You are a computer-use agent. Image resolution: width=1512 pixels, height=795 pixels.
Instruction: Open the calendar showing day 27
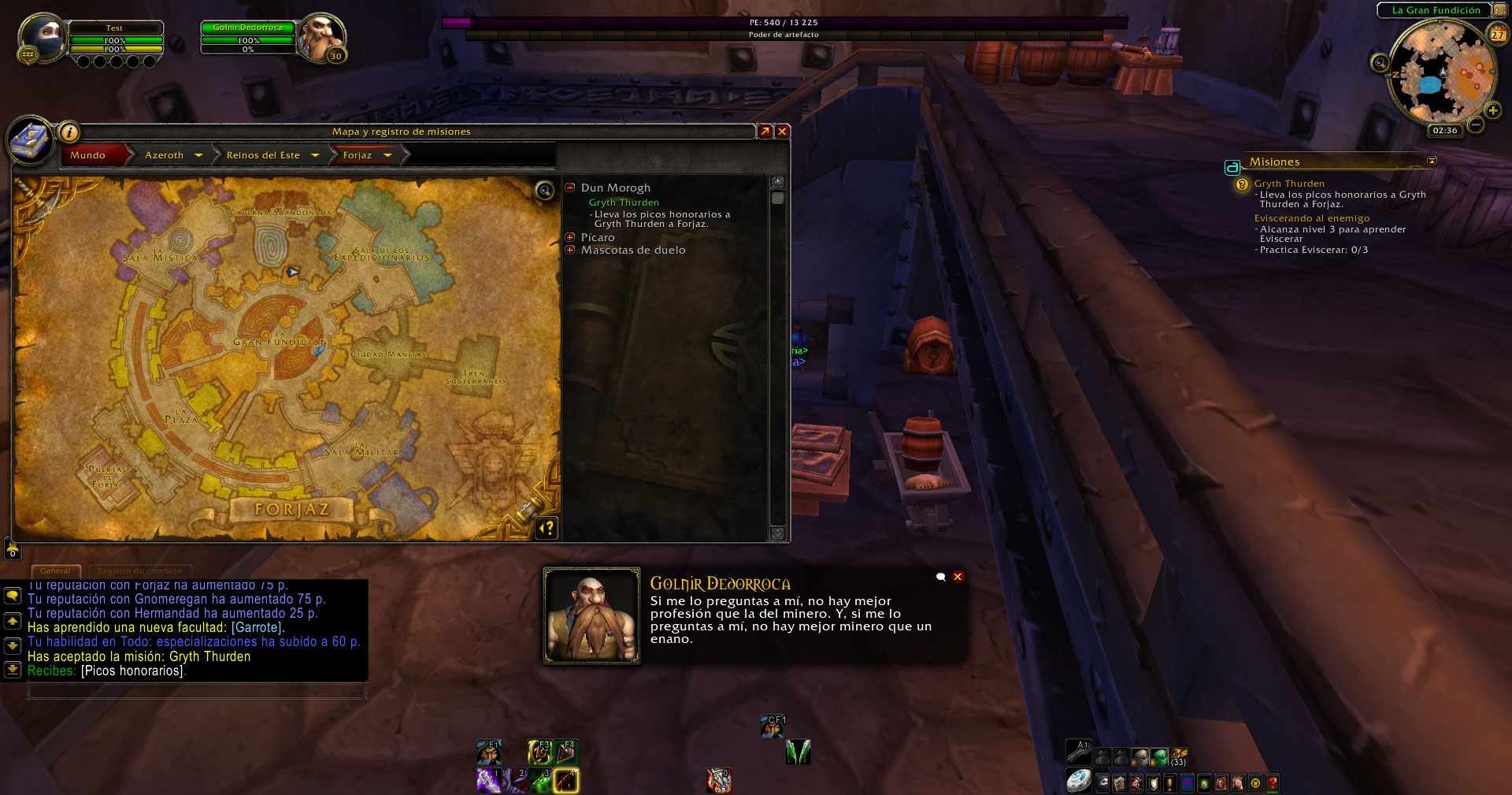(x=1497, y=34)
